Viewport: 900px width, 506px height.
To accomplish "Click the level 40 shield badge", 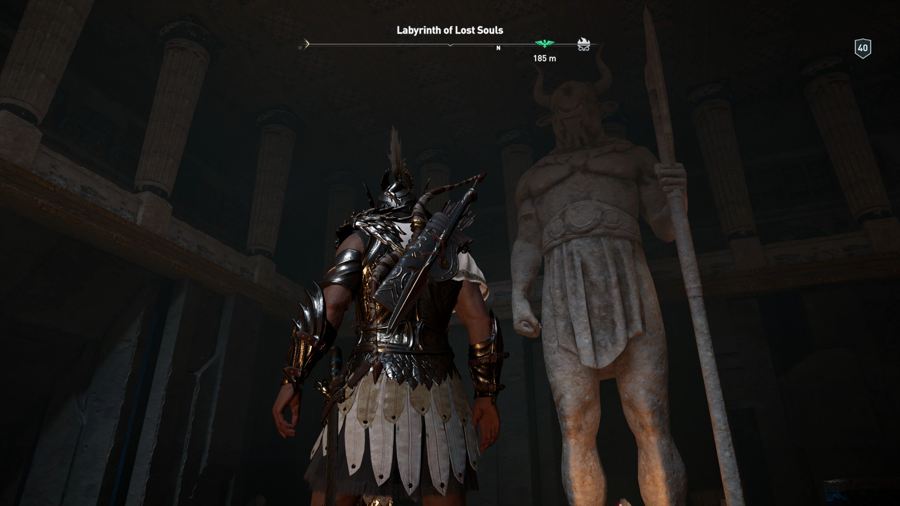I will click(x=862, y=48).
